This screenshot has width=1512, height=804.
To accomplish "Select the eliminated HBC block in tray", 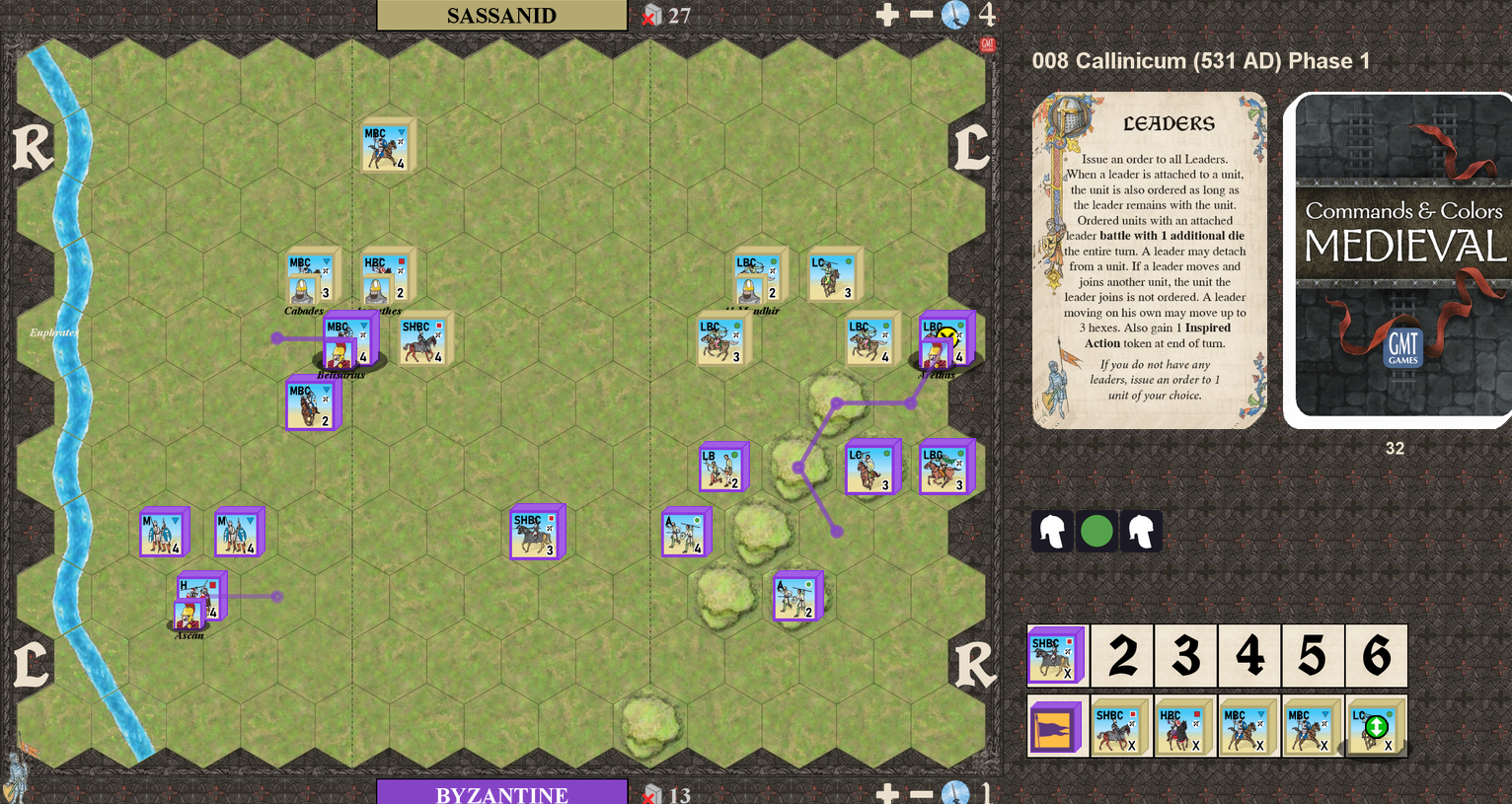I will tap(1182, 727).
